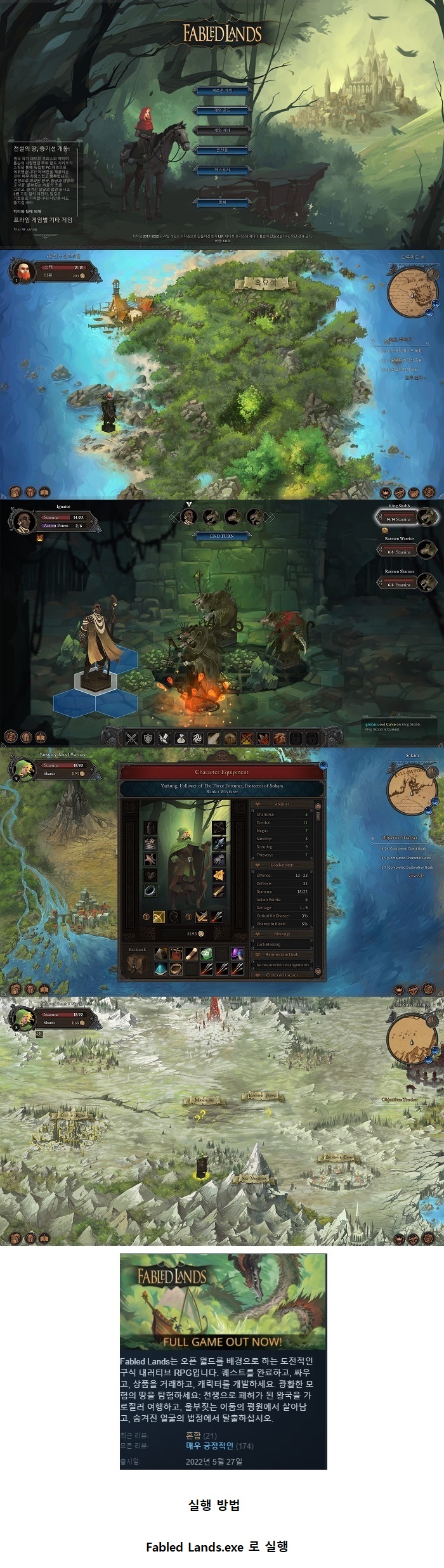444x1568 pixels.
Task: Close the Character Equipment window
Action: coord(323,765)
